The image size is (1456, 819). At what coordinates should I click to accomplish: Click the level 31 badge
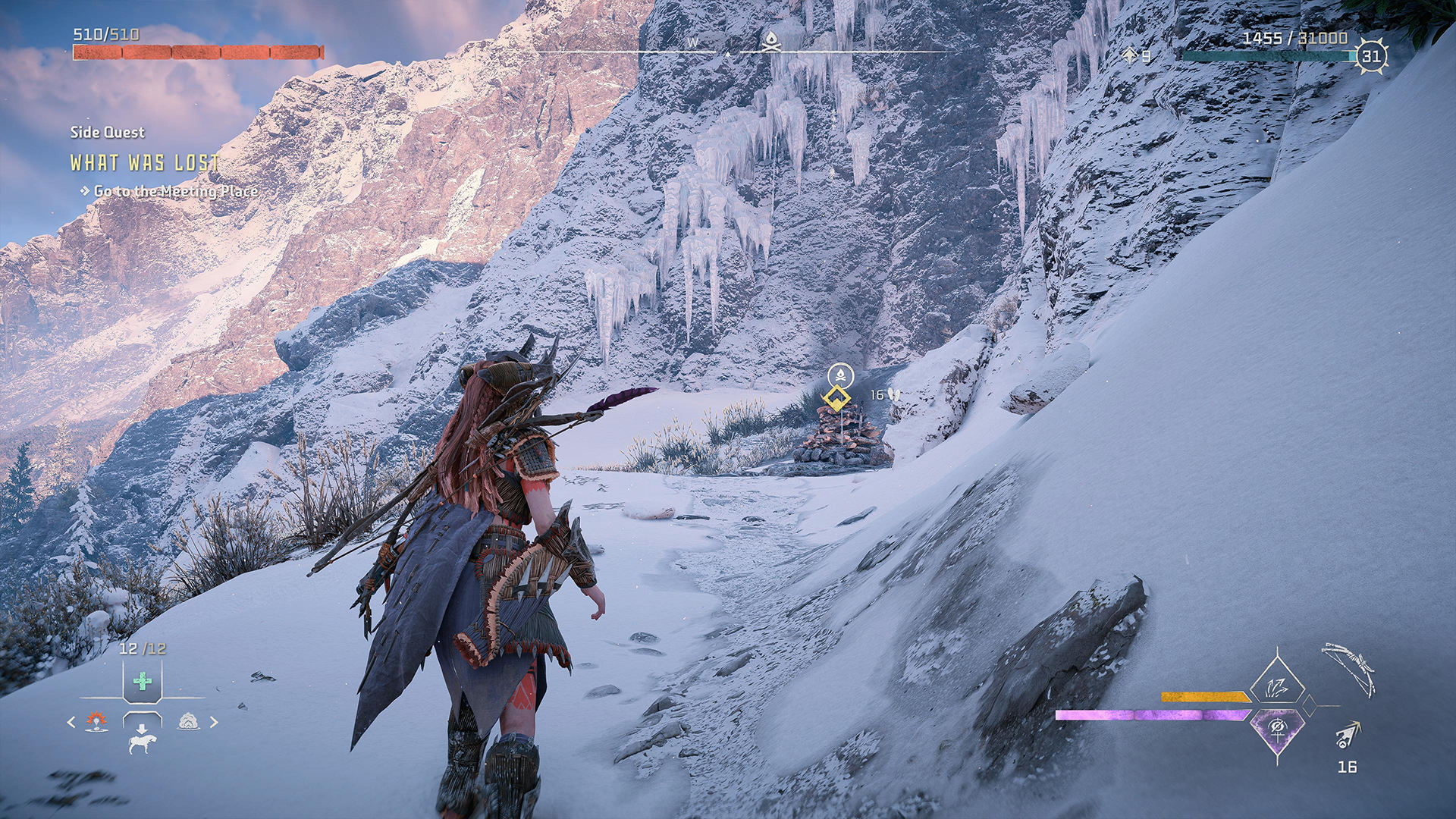tap(1371, 56)
